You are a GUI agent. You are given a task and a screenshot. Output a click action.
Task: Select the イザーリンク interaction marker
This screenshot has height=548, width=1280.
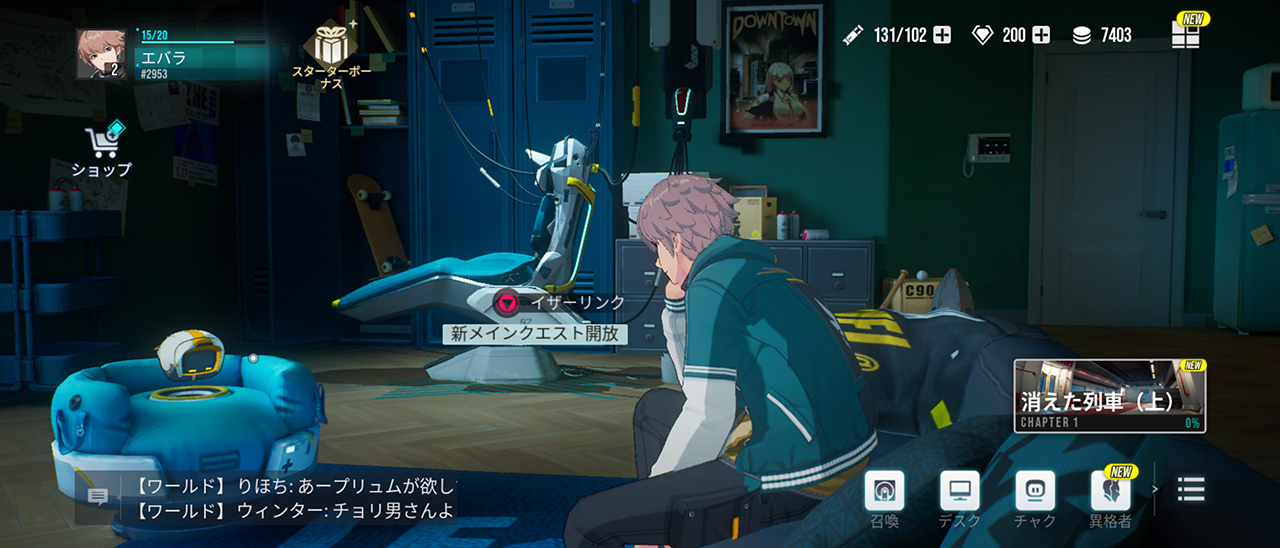pyautogui.click(x=508, y=302)
